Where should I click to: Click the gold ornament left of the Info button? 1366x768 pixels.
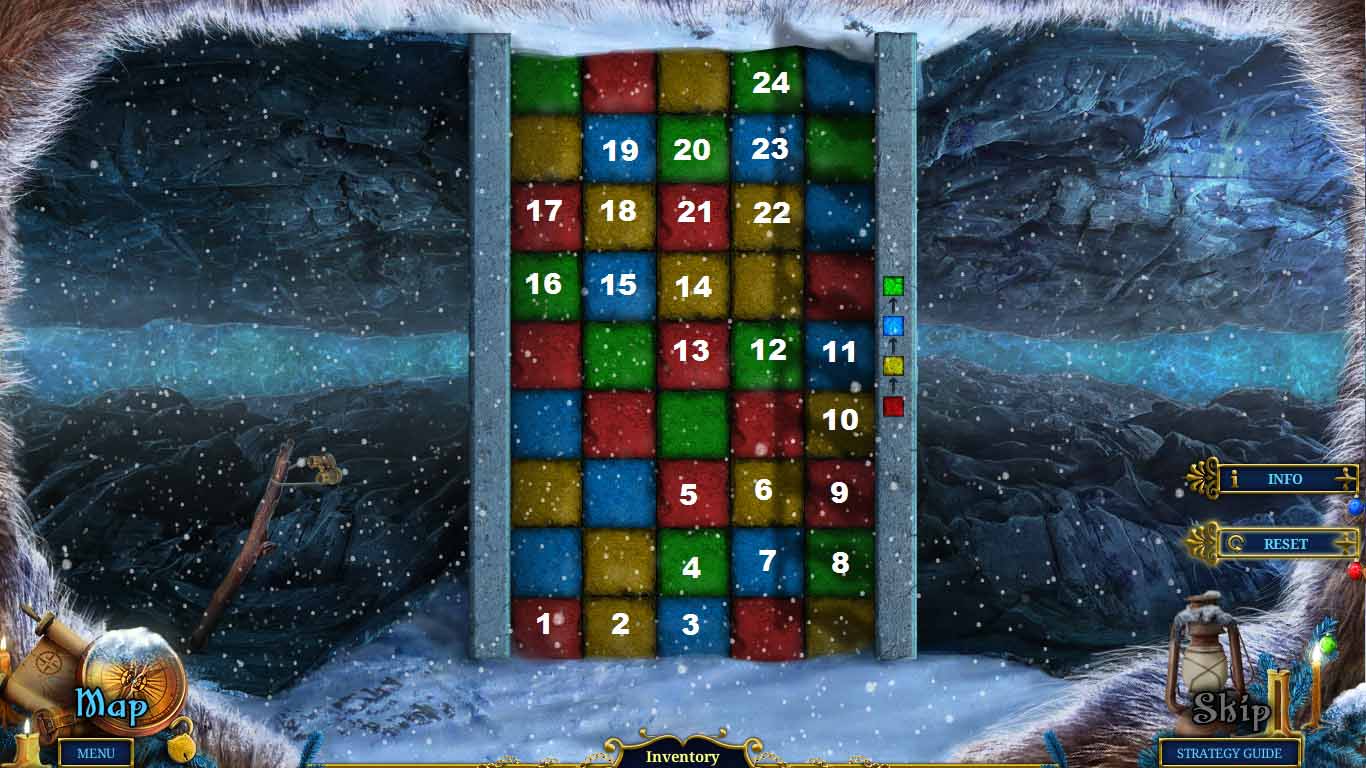(x=1204, y=480)
